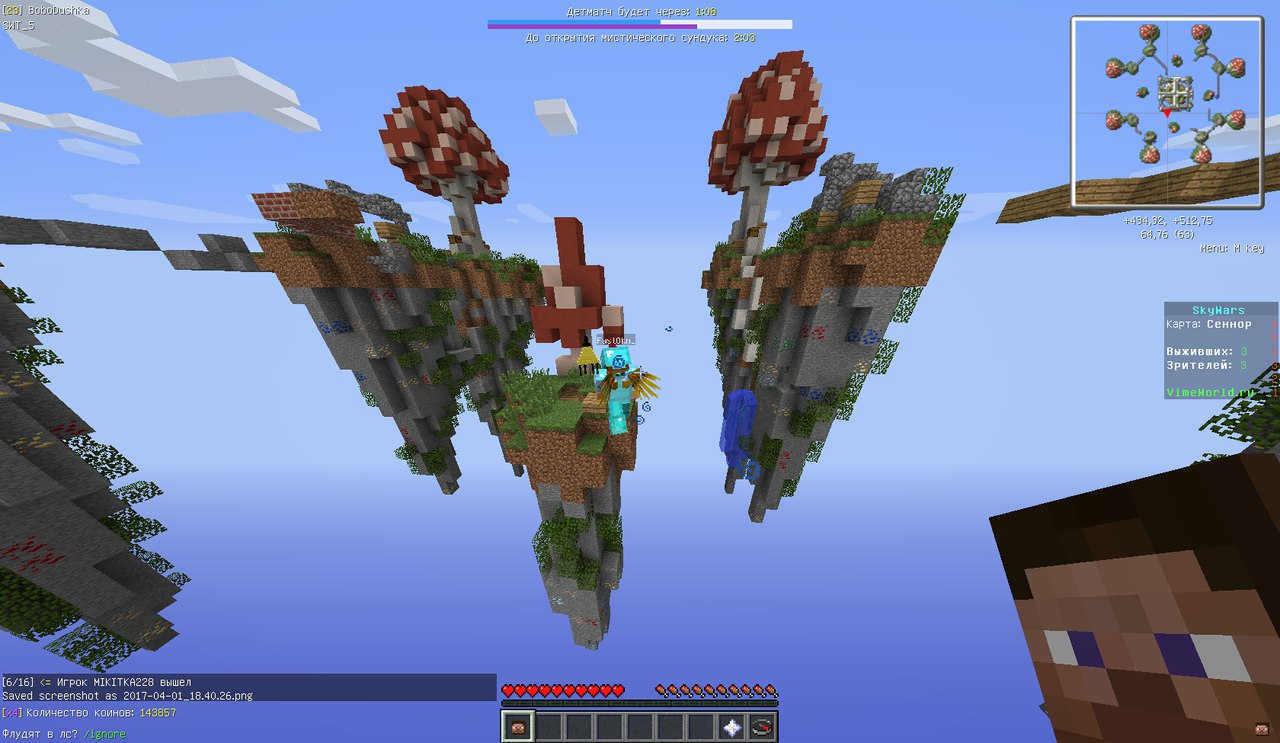The image size is (1280, 743).
Task: Click the minimap in the corner
Action: coord(1166,111)
